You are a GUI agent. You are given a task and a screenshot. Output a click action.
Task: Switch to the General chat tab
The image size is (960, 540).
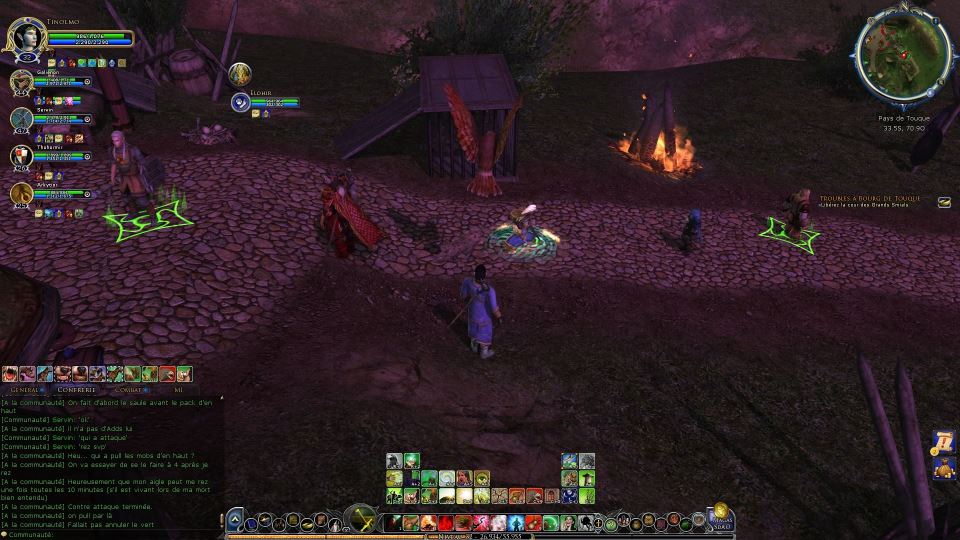24,389
